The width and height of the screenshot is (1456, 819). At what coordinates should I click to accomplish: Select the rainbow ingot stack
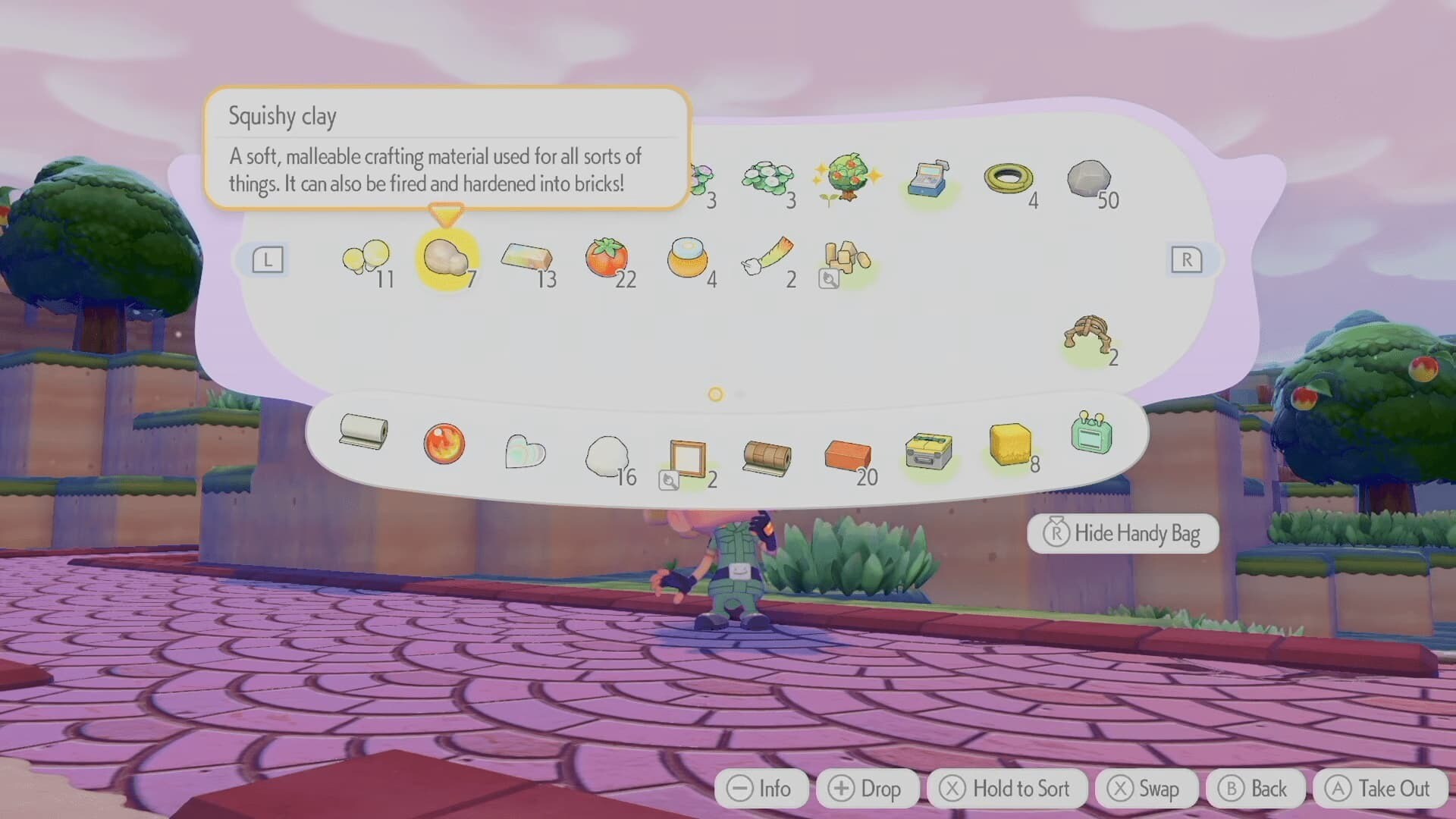coord(526,259)
